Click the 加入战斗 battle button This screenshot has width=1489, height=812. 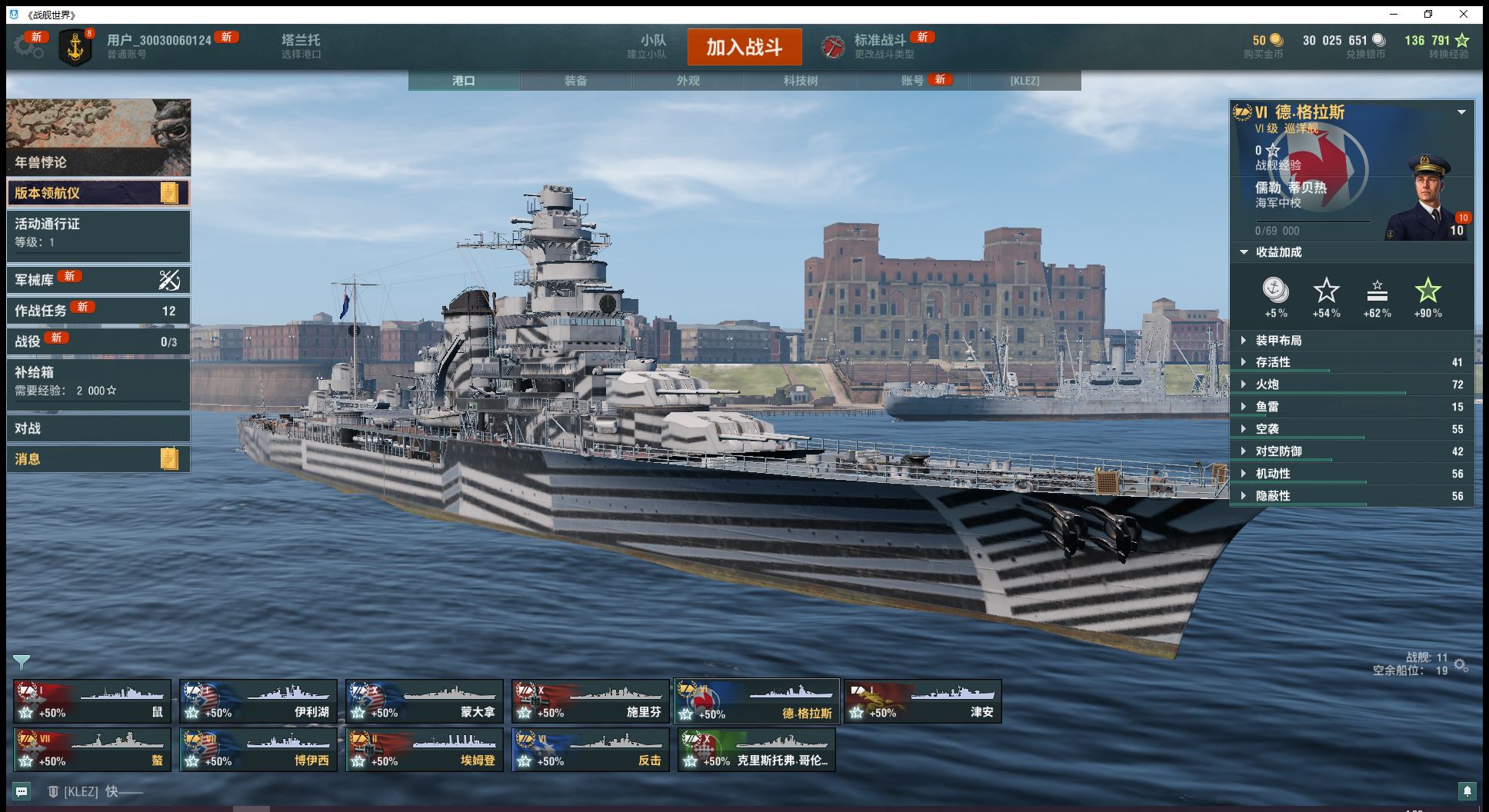(x=744, y=47)
